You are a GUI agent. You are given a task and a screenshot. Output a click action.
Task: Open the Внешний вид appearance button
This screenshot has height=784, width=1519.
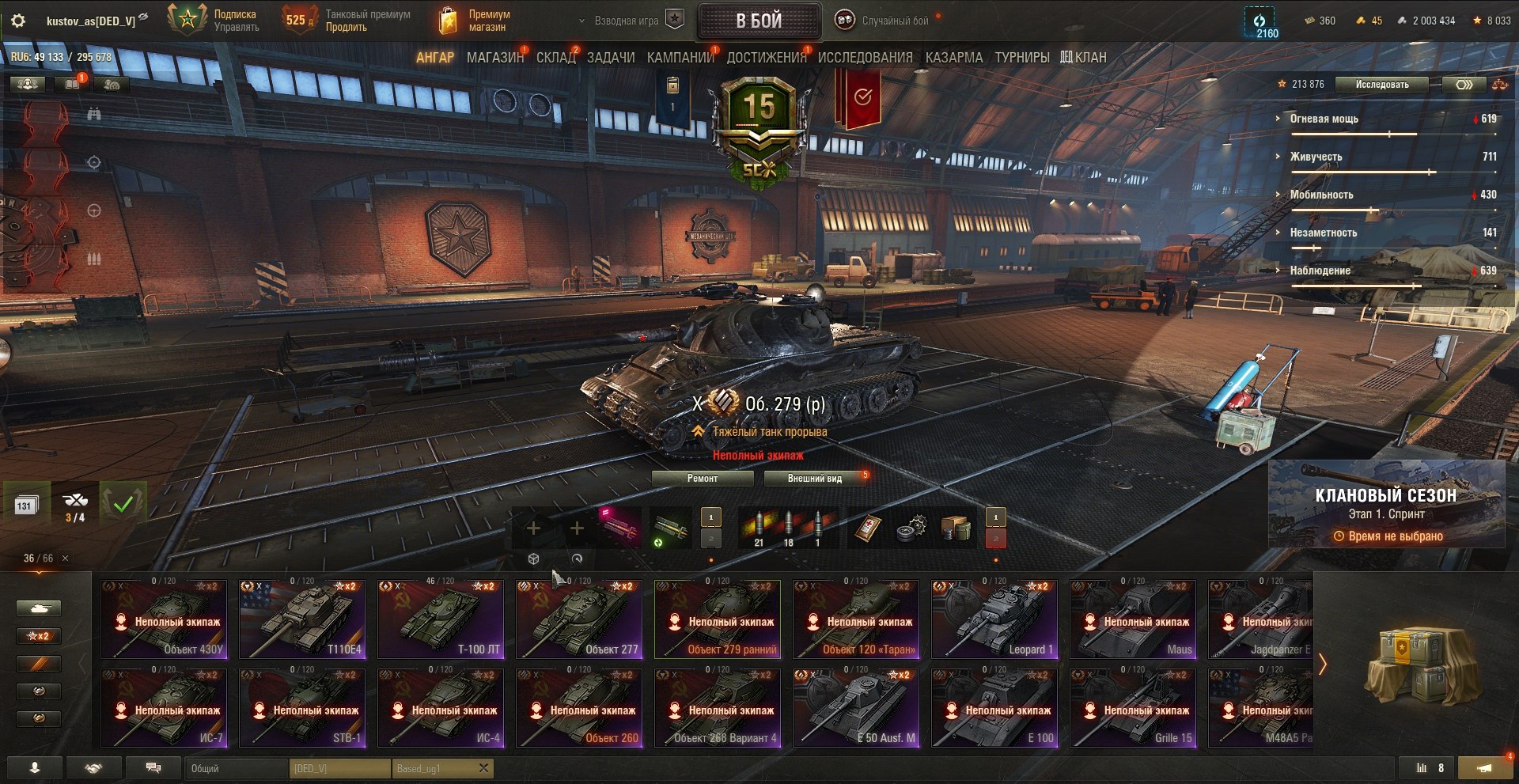click(x=815, y=479)
